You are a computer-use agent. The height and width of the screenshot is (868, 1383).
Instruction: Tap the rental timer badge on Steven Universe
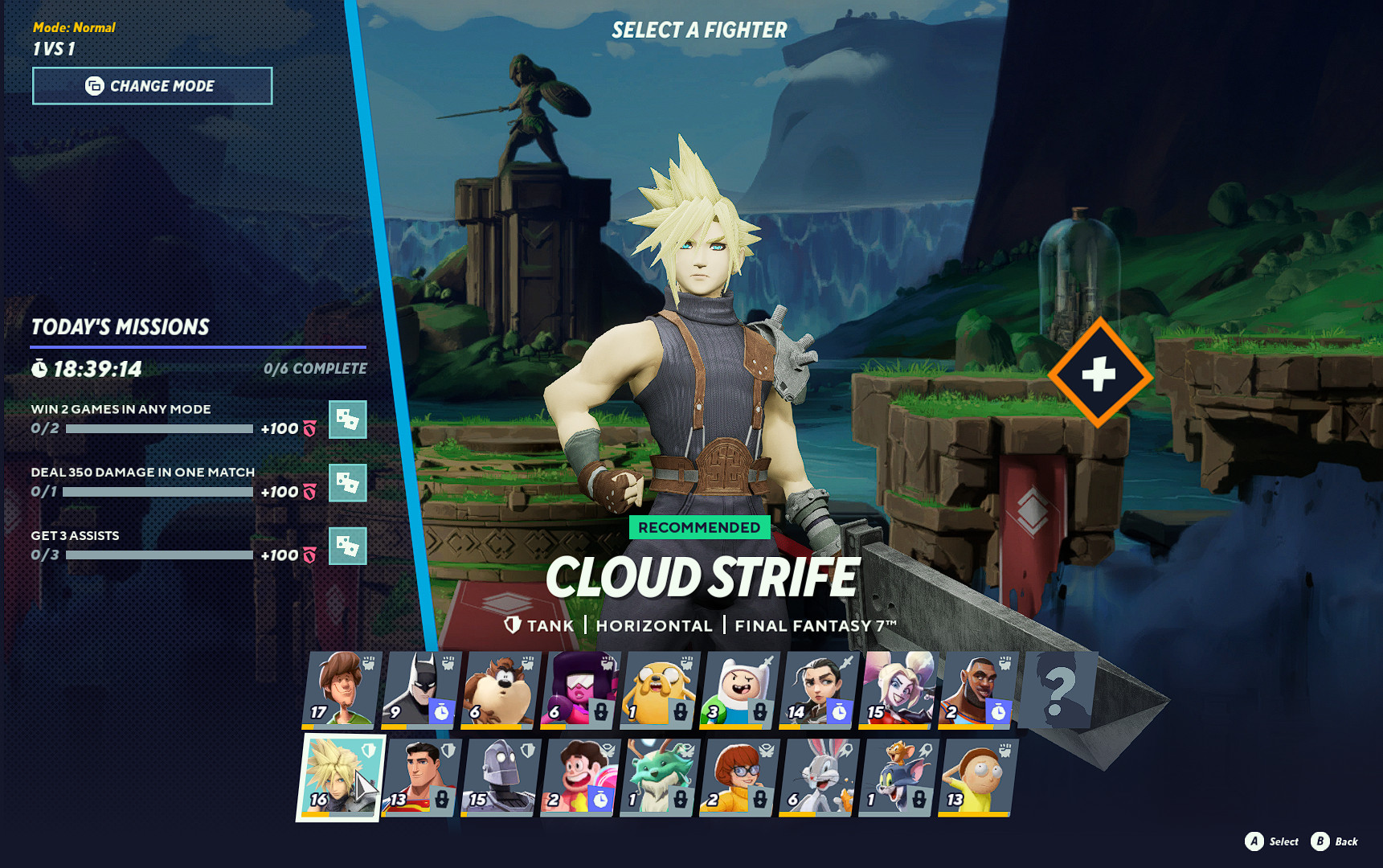pos(599,799)
